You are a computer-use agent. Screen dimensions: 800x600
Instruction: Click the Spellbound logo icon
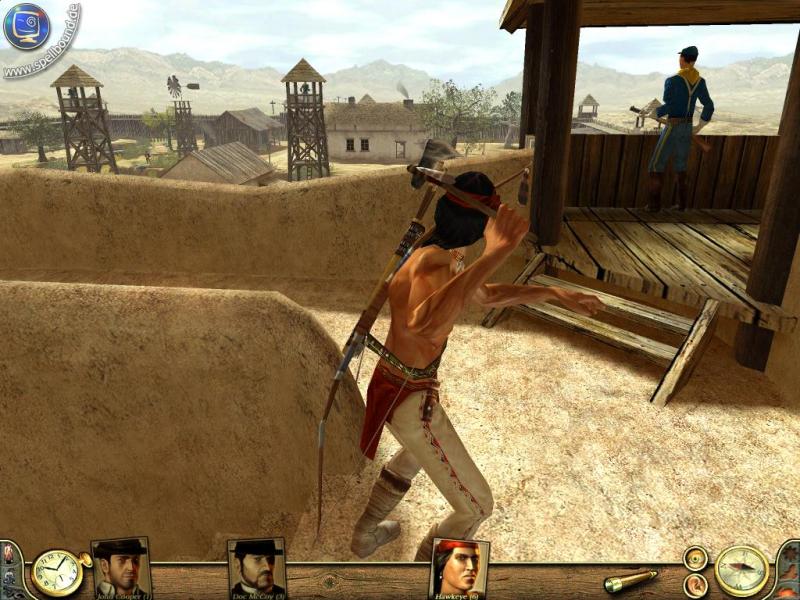pos(27,27)
